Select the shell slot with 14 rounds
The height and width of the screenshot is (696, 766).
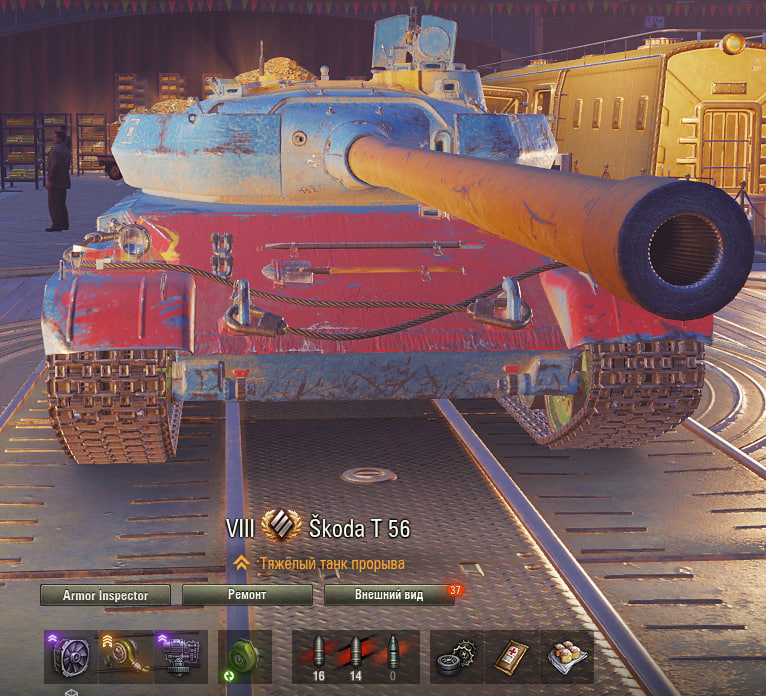click(357, 656)
